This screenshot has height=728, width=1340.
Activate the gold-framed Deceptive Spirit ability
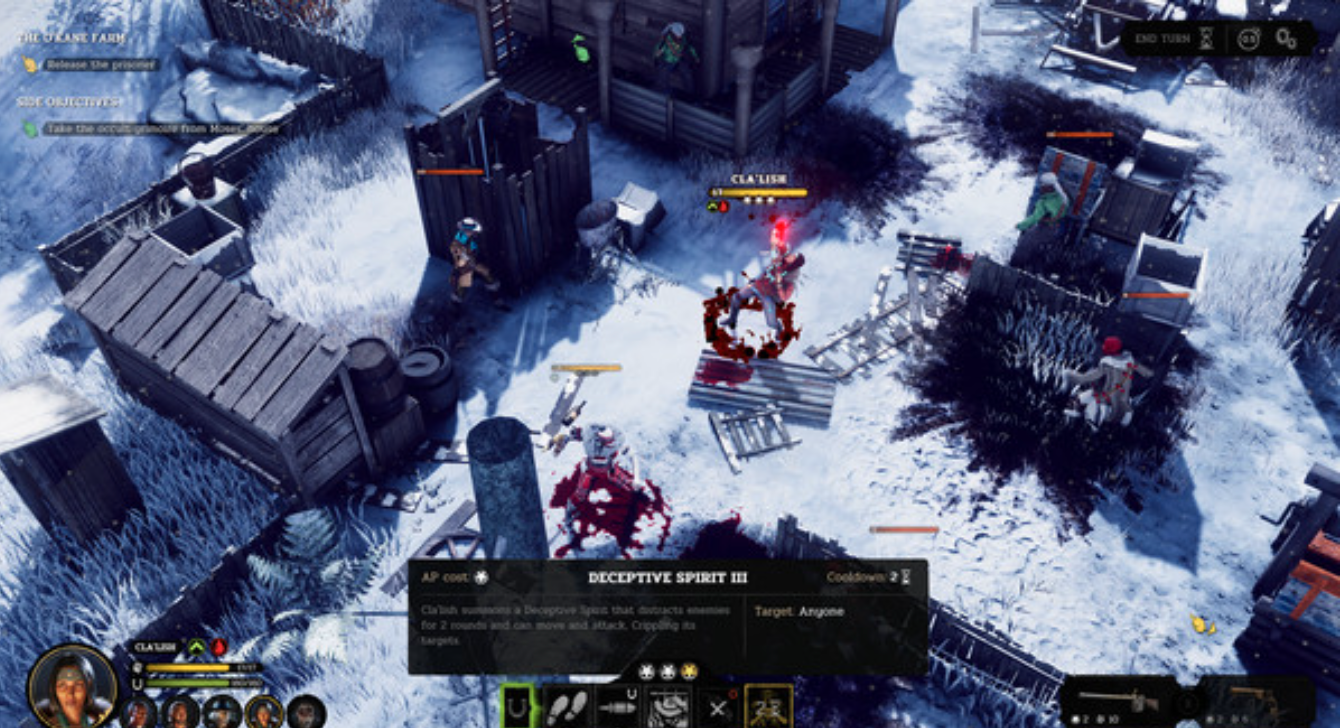point(768,706)
